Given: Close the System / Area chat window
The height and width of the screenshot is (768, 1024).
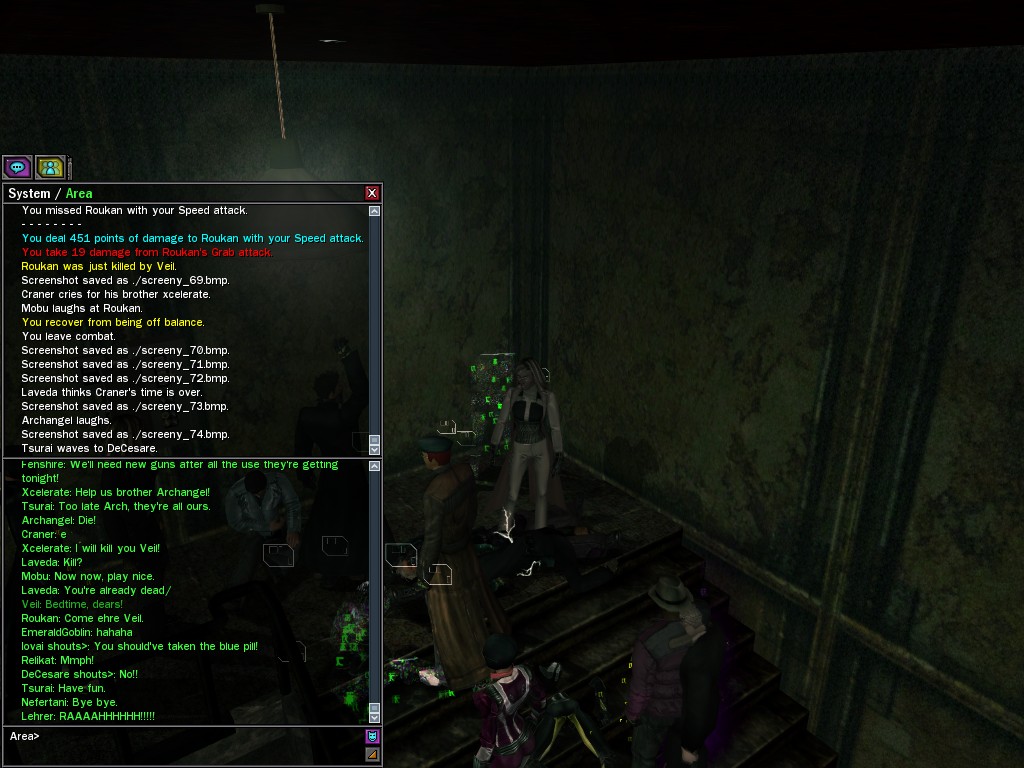Looking at the screenshot, I should point(372,193).
